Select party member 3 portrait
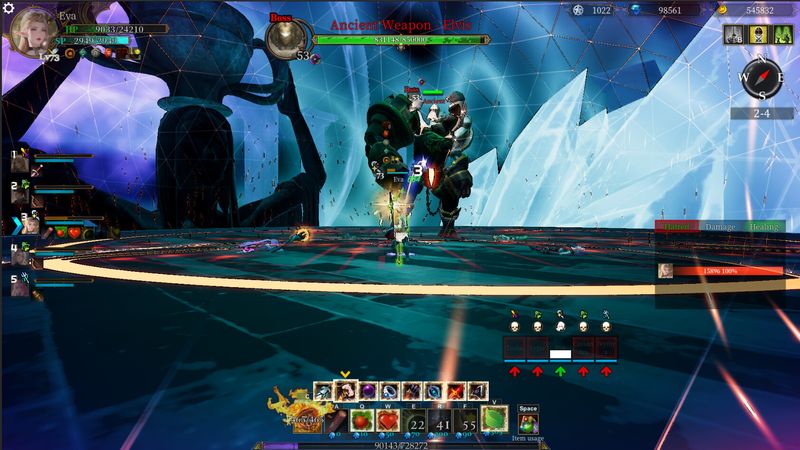800x450 pixels. coord(30,225)
